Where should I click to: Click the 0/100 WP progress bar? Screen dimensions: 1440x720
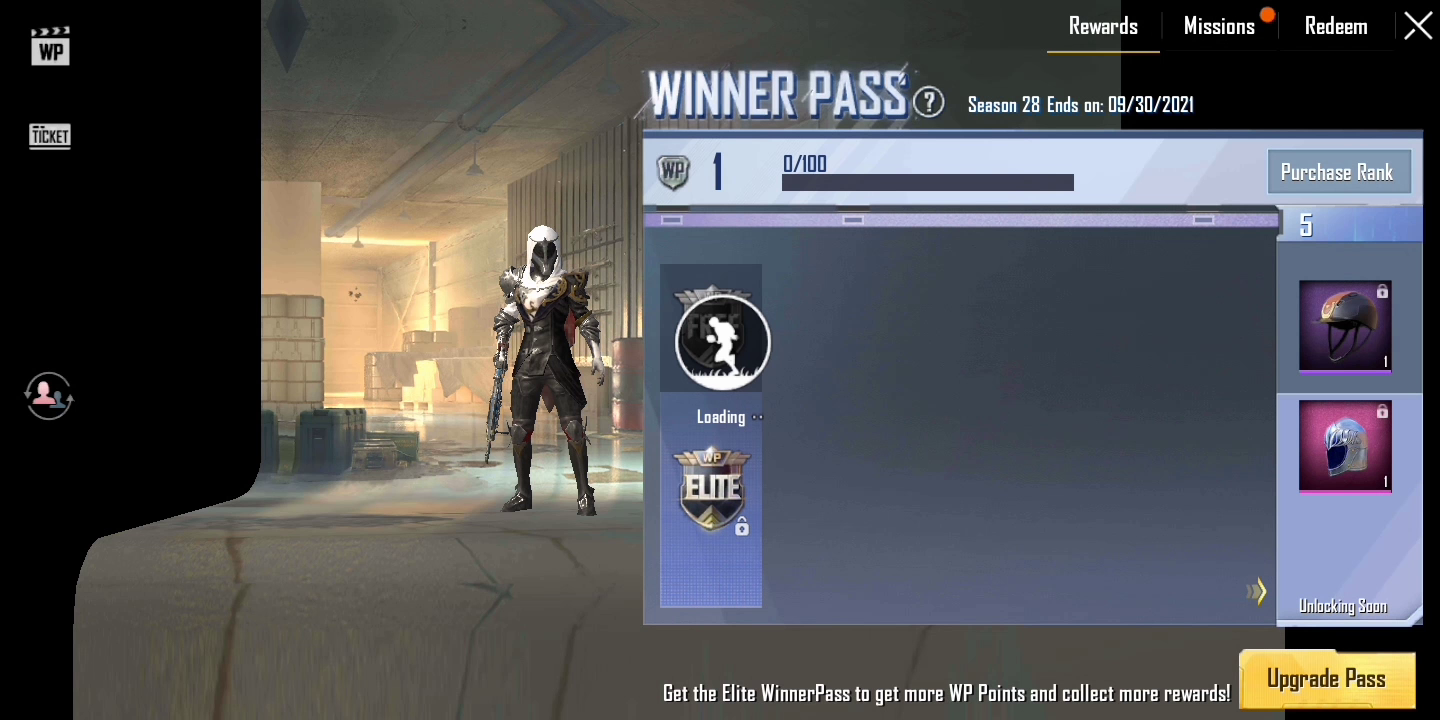click(927, 182)
